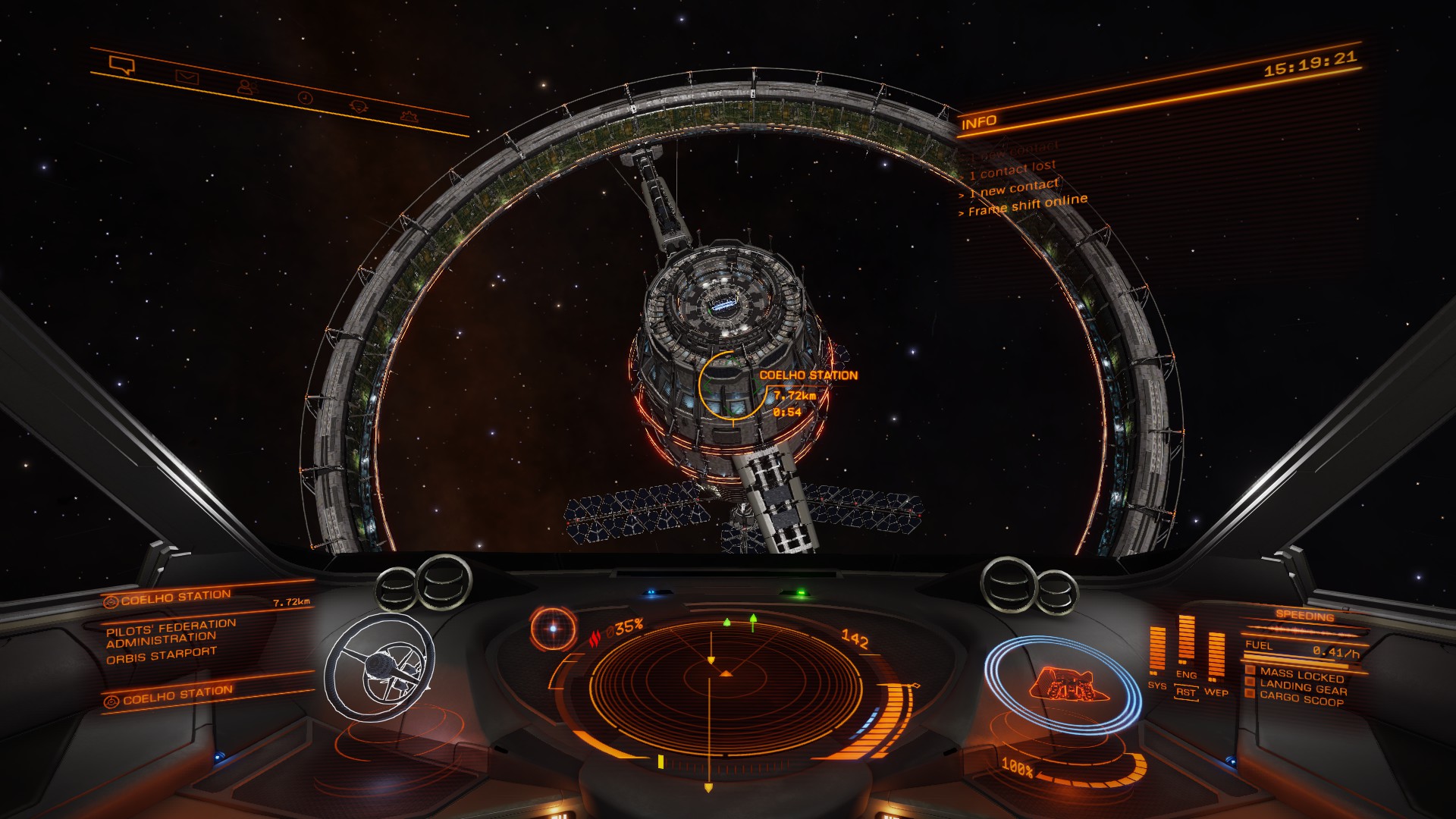
Task: Show the clock history tab
Action: click(x=304, y=98)
